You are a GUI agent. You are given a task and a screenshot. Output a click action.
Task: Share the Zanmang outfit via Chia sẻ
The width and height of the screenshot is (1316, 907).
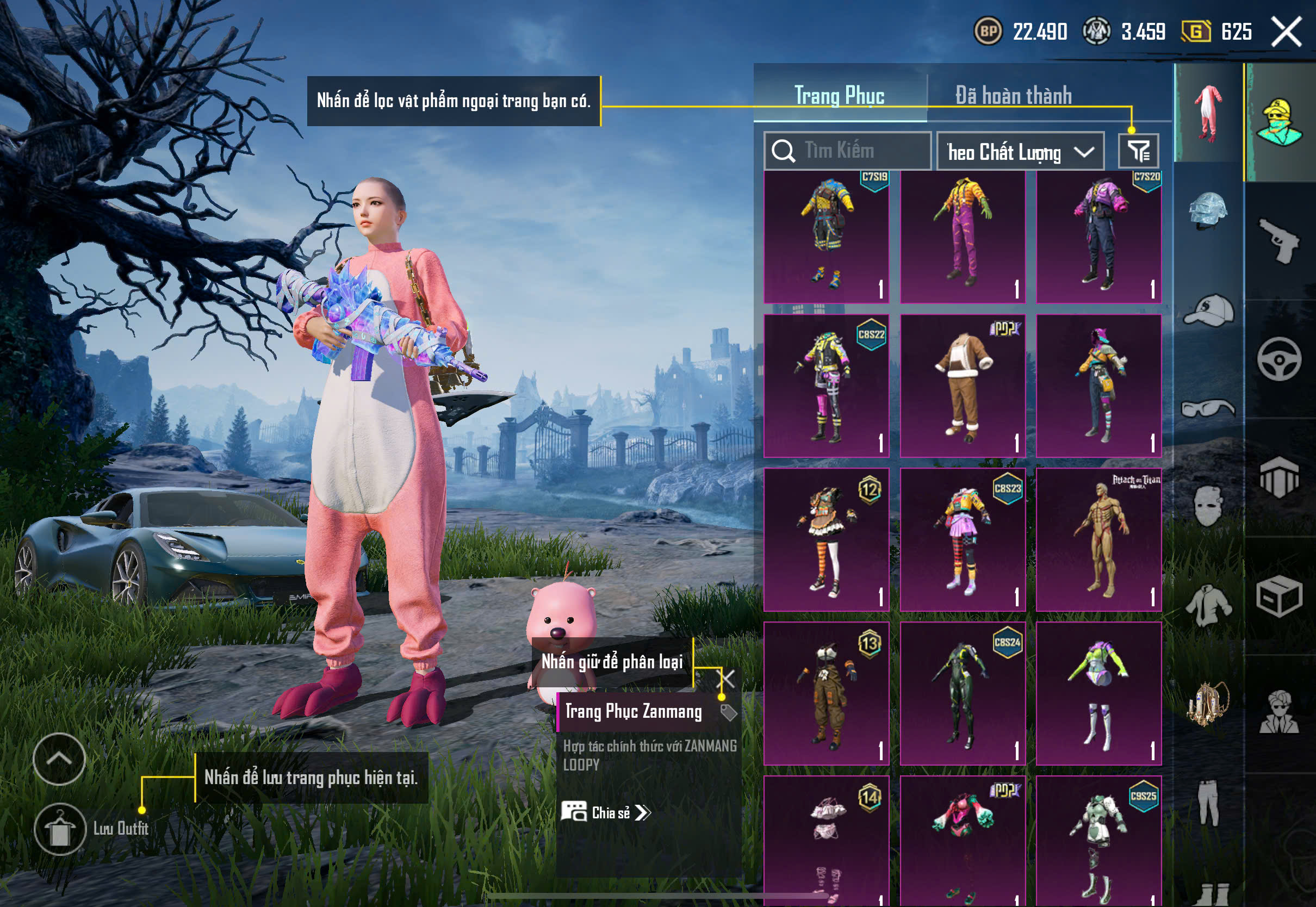point(606,812)
